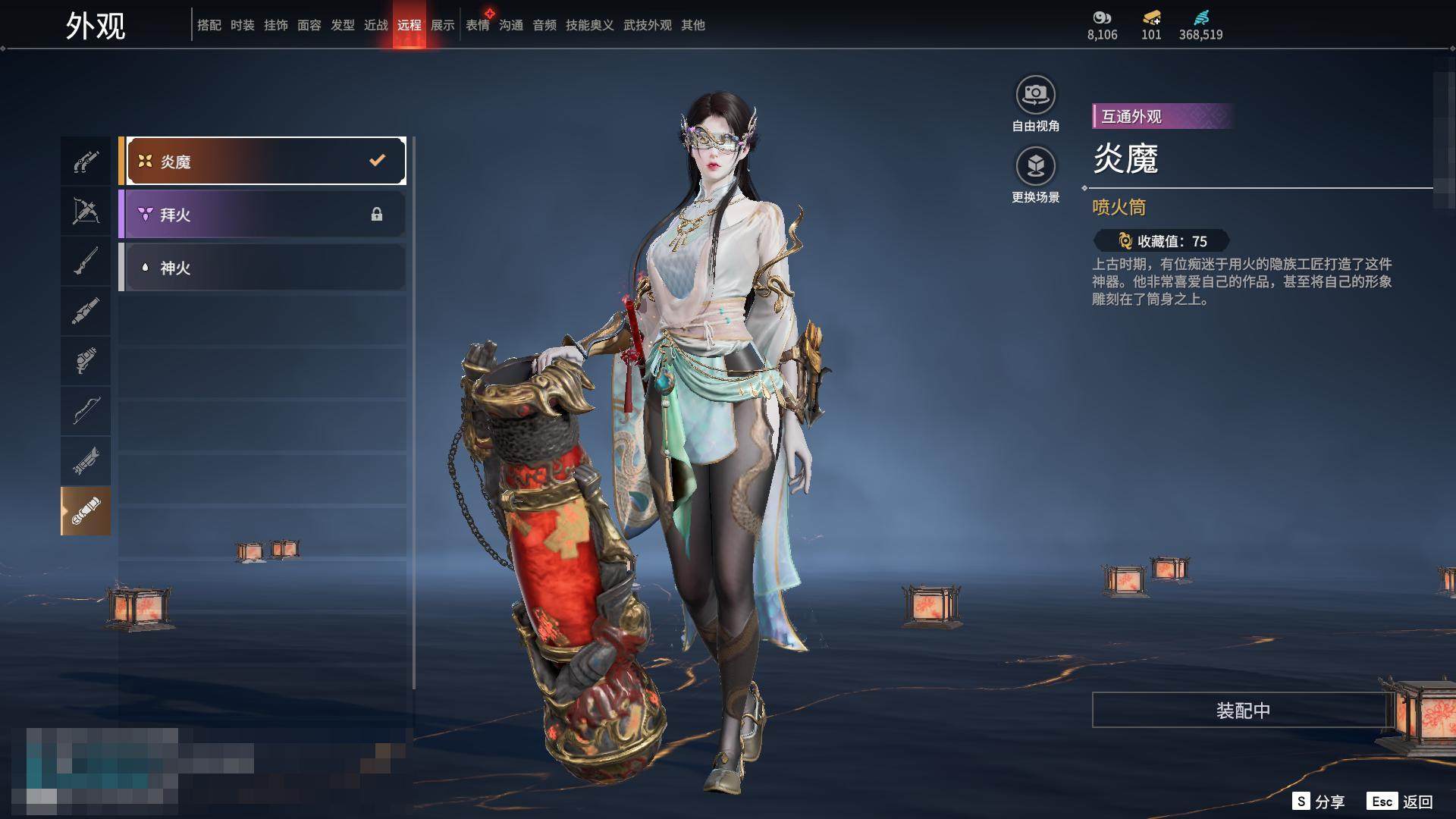
Task: Activate the 自由视角 camera button
Action: (x=1035, y=95)
